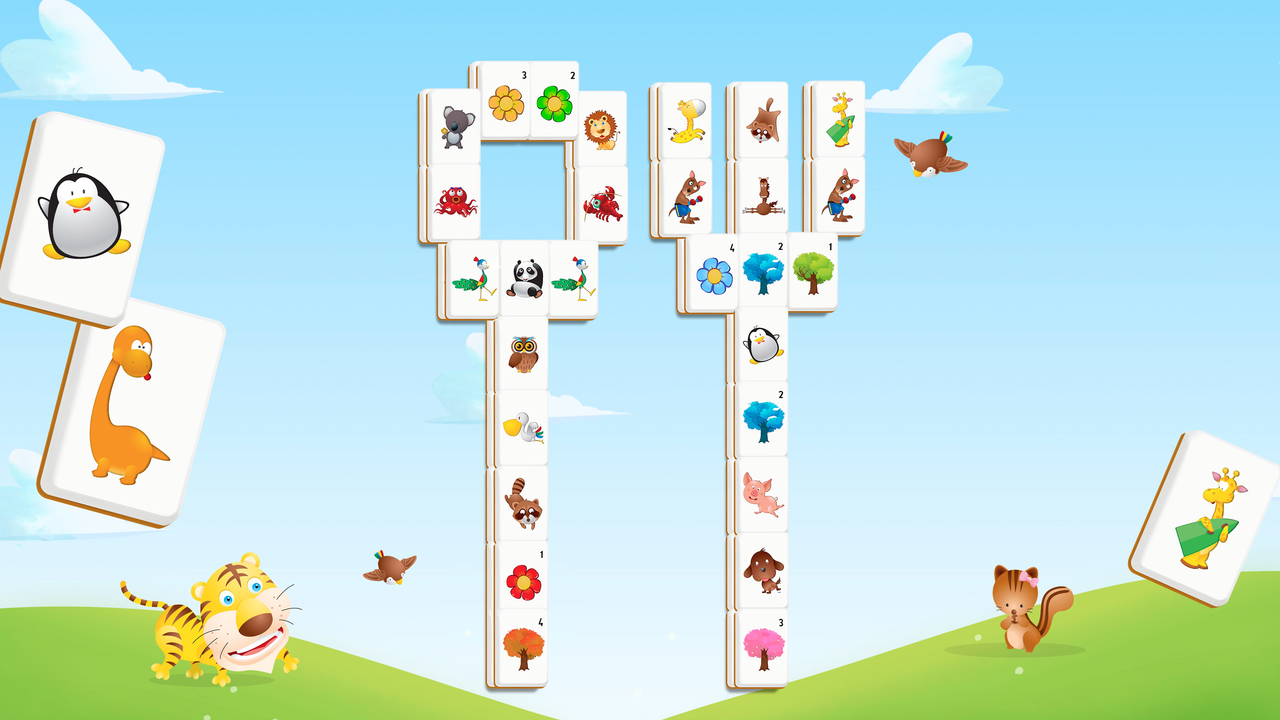Click the stork tile below the owl
1280x720 pixels.
pyautogui.click(x=524, y=425)
